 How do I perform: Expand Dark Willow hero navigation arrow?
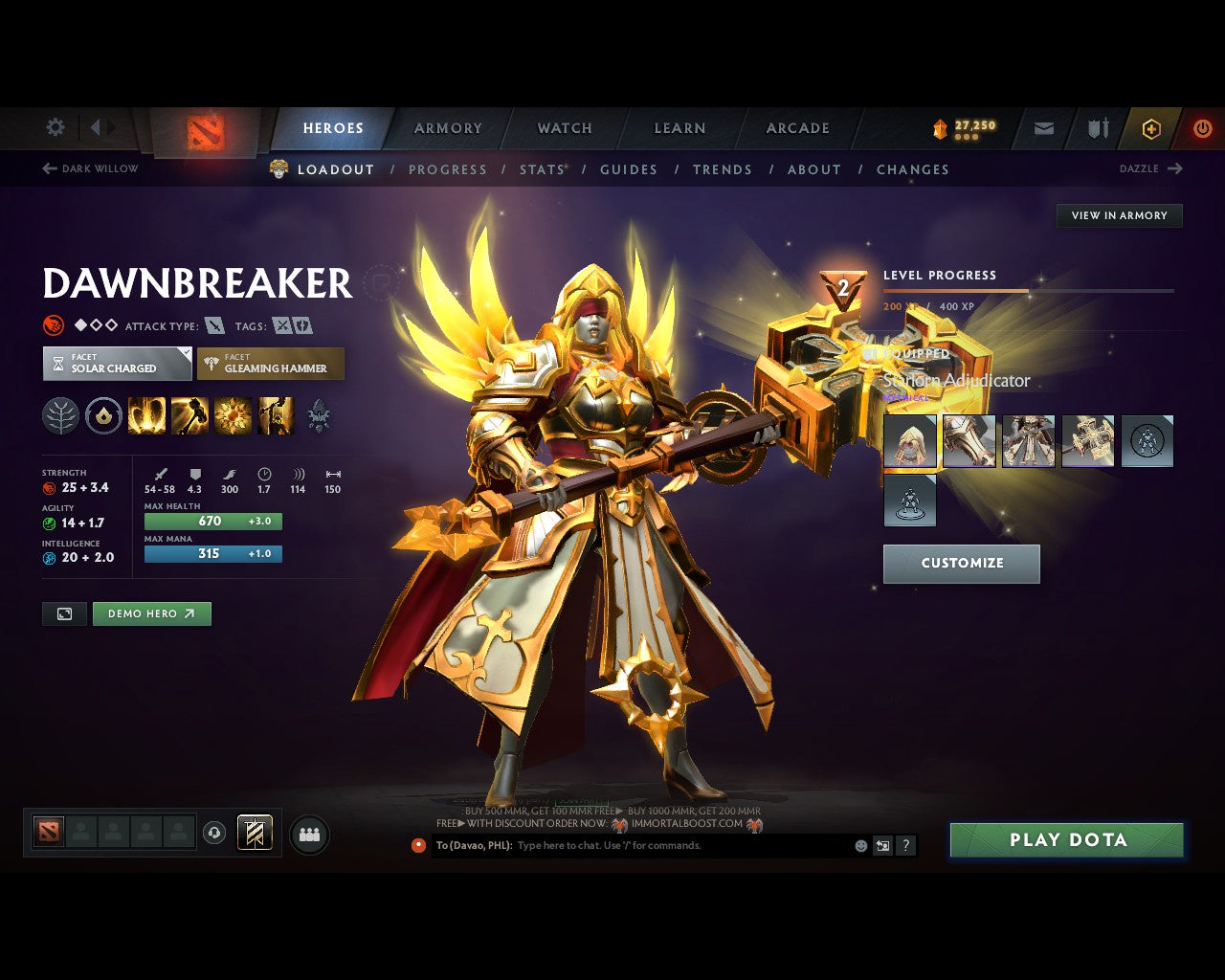pyautogui.click(x=47, y=168)
